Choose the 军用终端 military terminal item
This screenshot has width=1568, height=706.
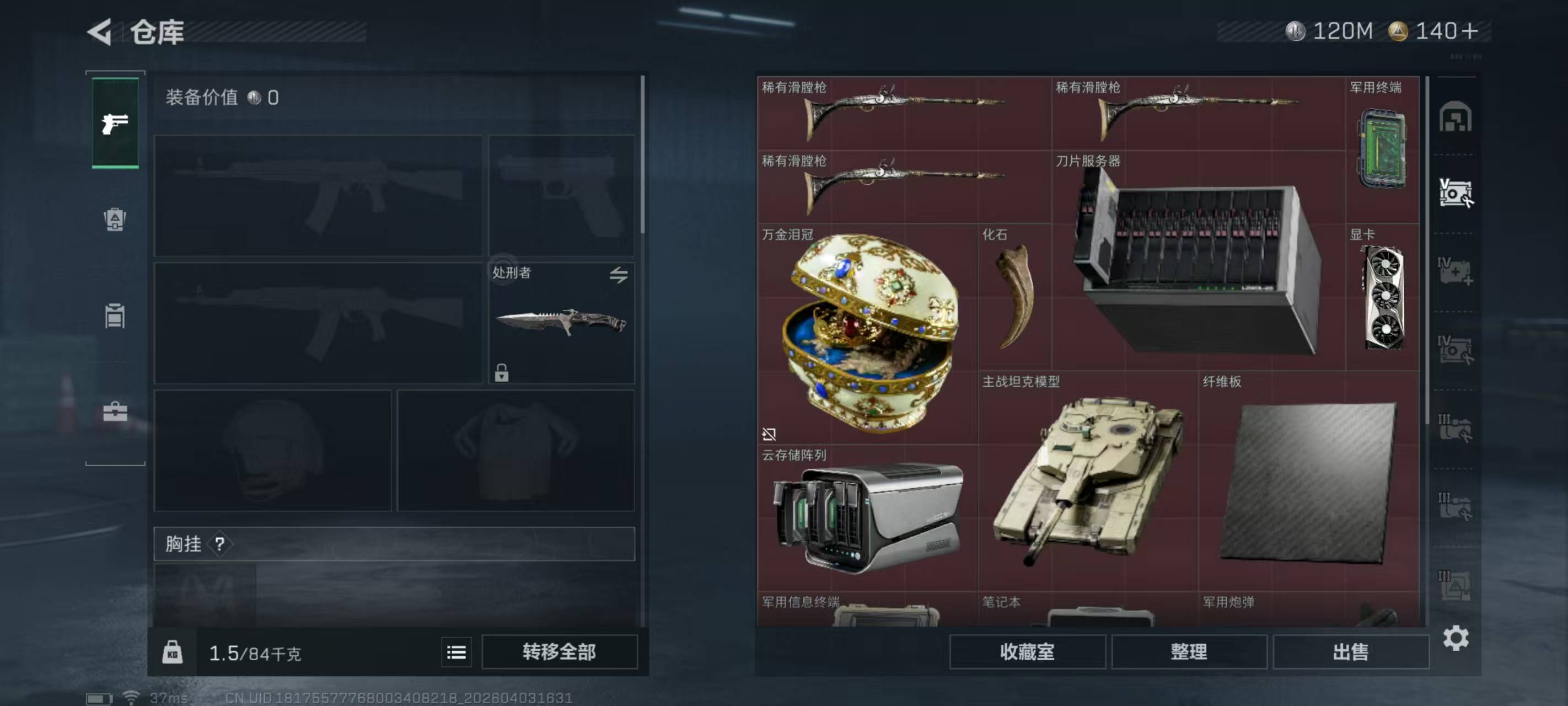coord(1382,149)
